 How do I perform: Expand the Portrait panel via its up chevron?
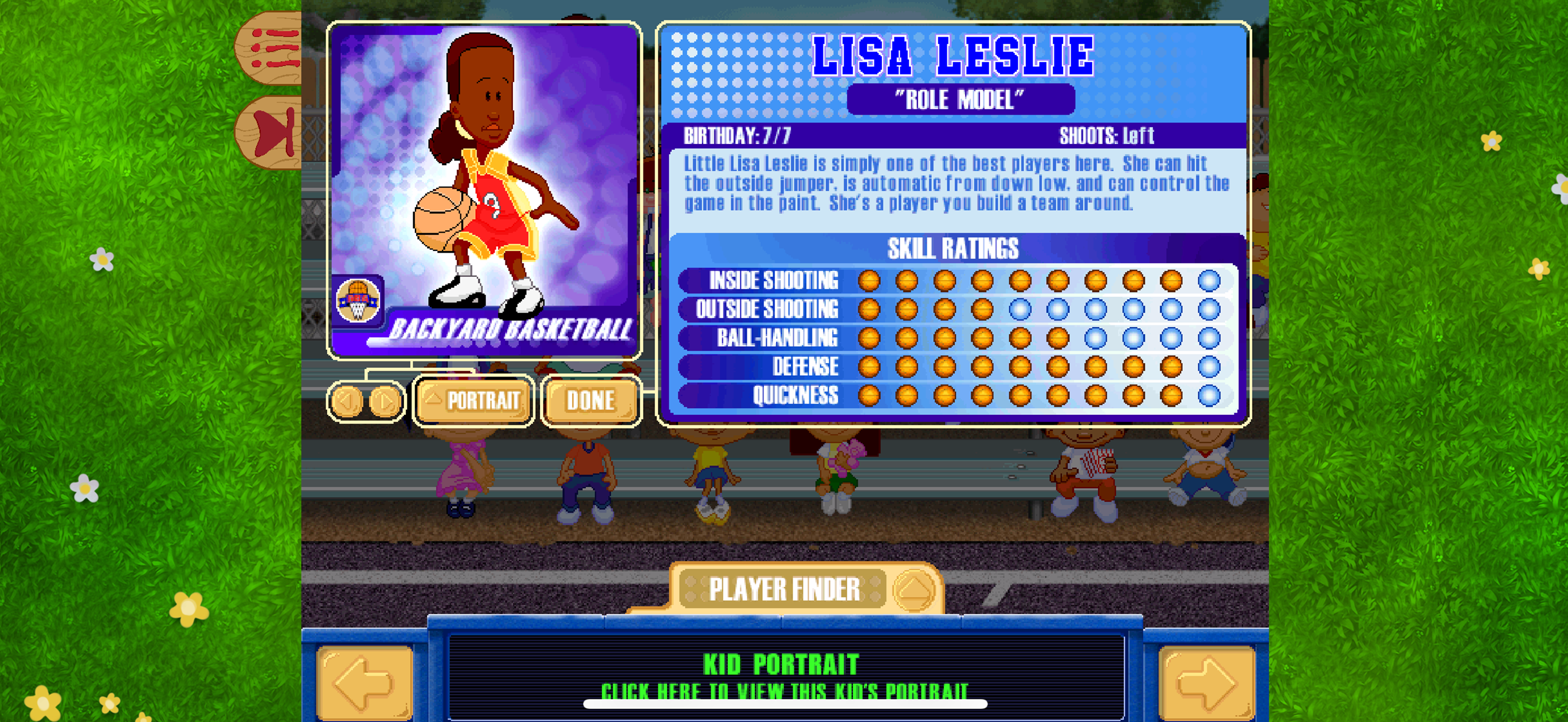click(433, 399)
